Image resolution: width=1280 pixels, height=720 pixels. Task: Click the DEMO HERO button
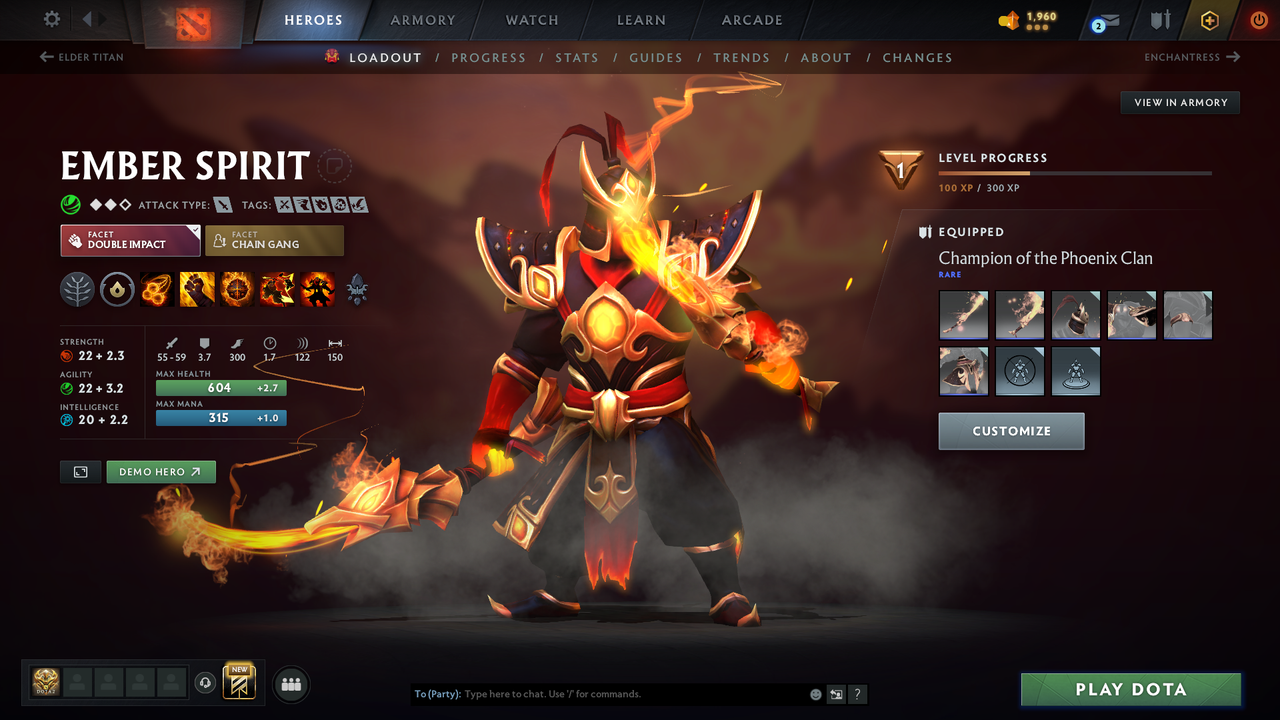[161, 471]
